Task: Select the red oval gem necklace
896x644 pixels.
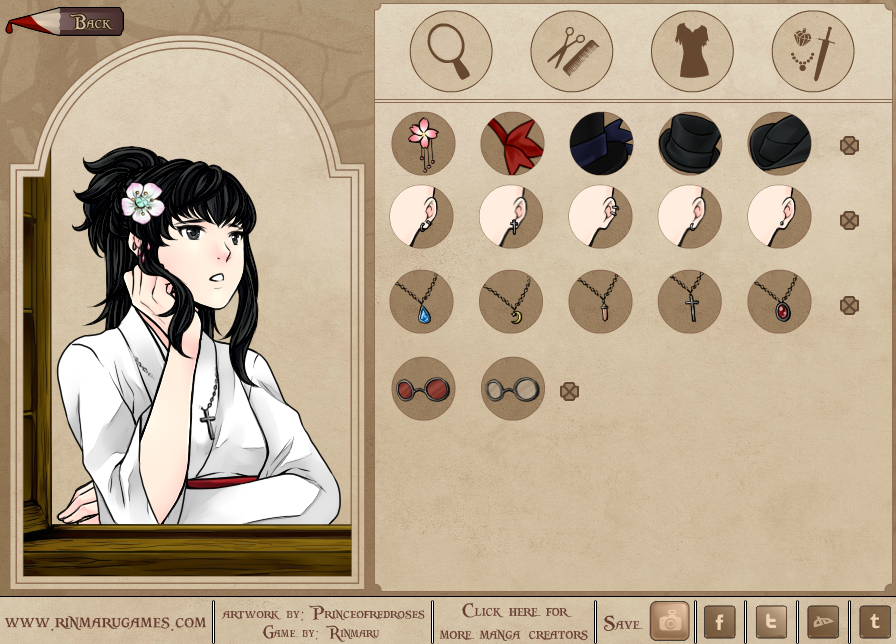Action: [x=779, y=301]
